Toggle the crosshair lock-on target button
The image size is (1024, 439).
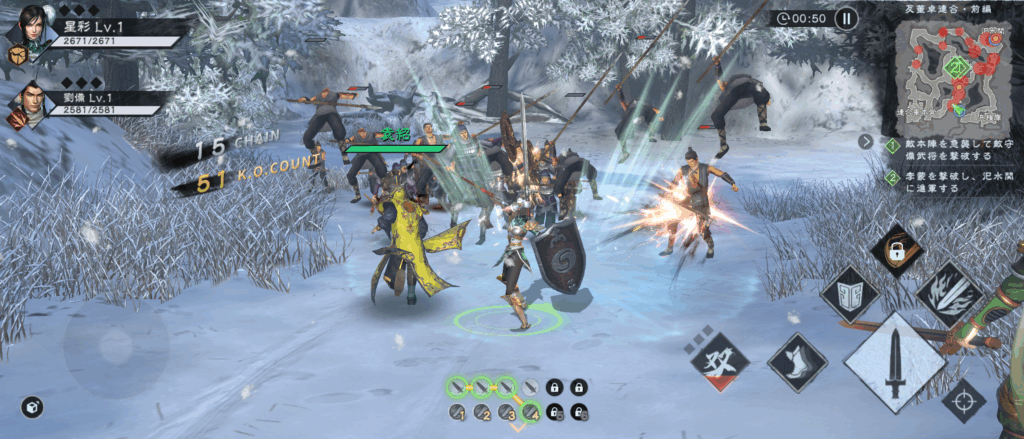[964, 399]
